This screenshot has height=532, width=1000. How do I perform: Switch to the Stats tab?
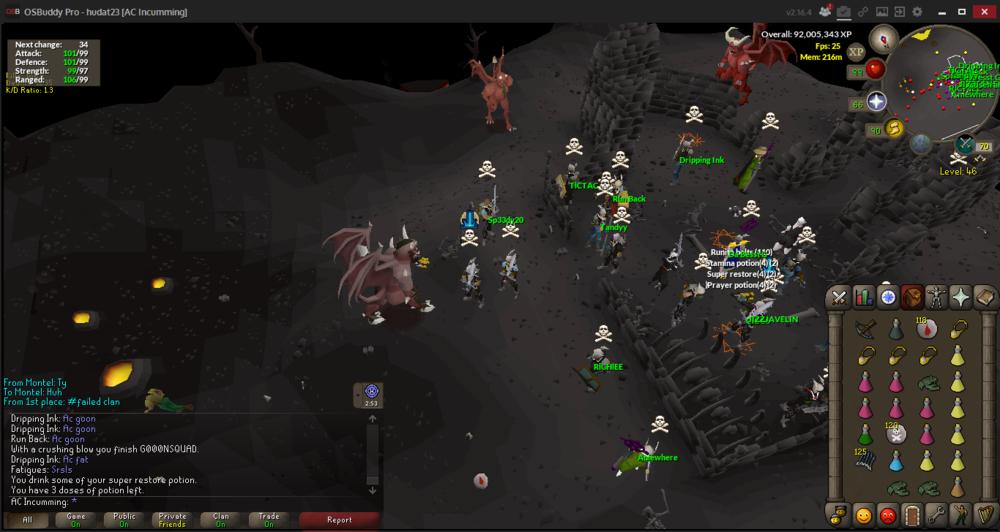tap(863, 297)
